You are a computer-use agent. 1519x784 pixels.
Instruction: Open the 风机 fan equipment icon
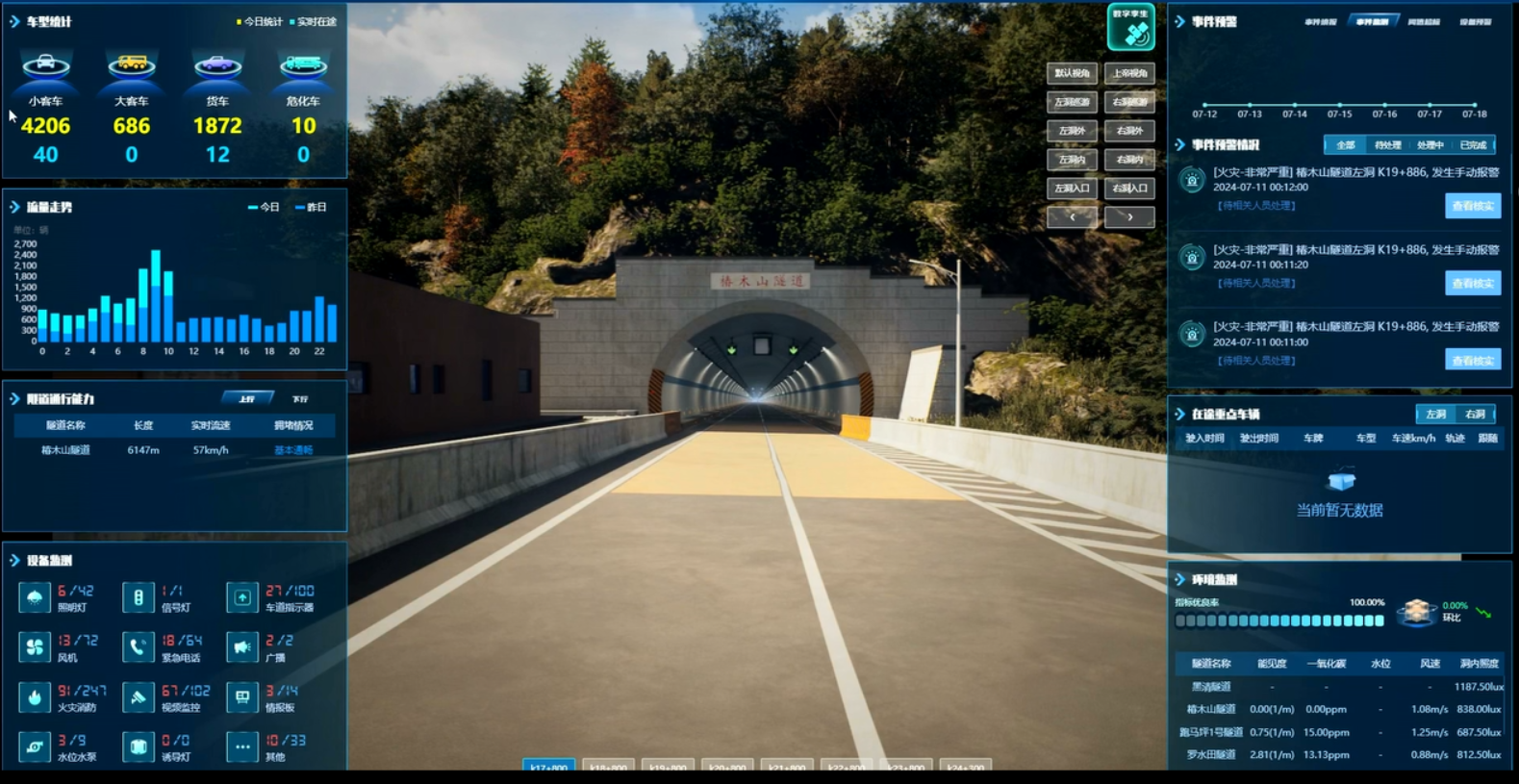[35, 647]
